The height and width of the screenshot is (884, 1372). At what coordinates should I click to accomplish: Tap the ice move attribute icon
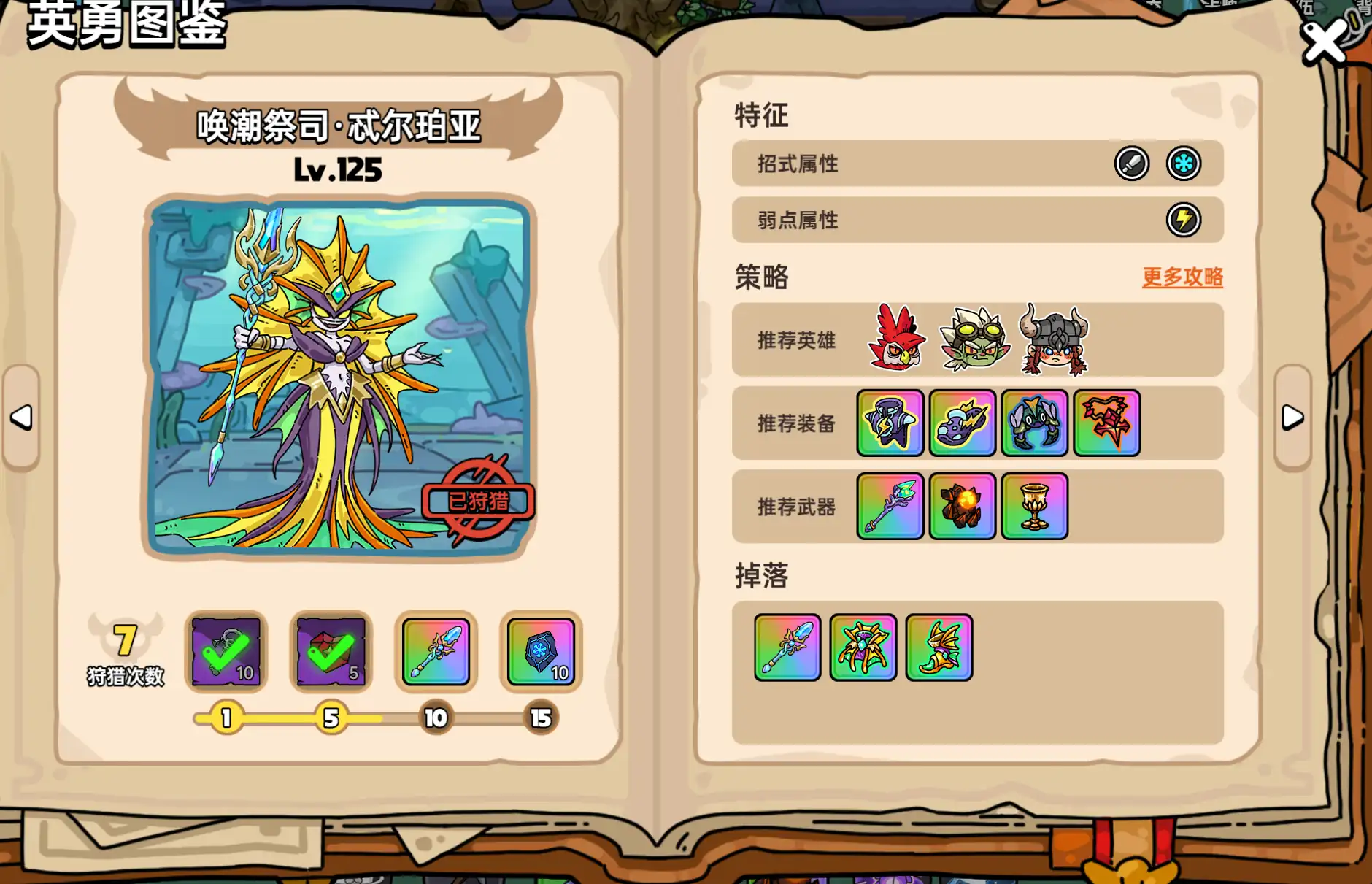point(1183,164)
